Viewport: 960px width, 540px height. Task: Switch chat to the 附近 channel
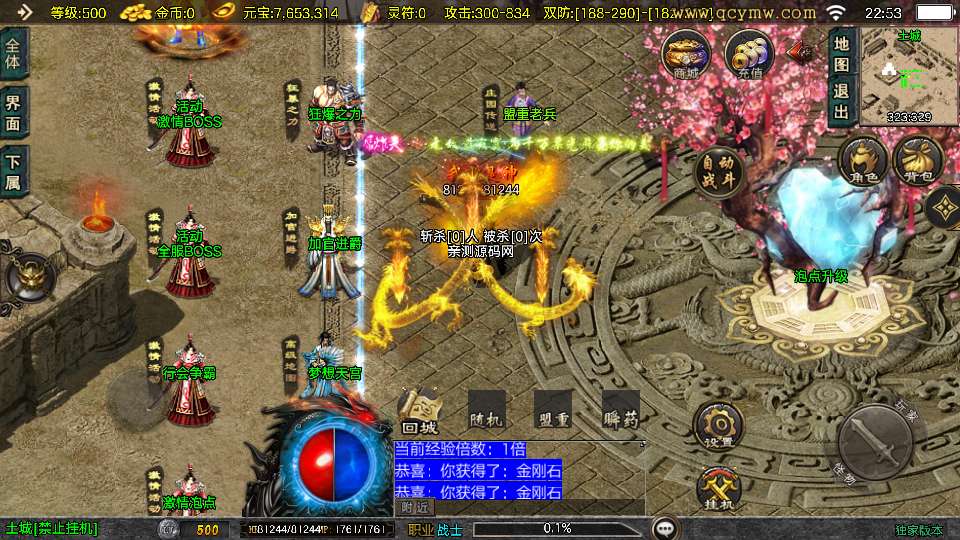416,507
